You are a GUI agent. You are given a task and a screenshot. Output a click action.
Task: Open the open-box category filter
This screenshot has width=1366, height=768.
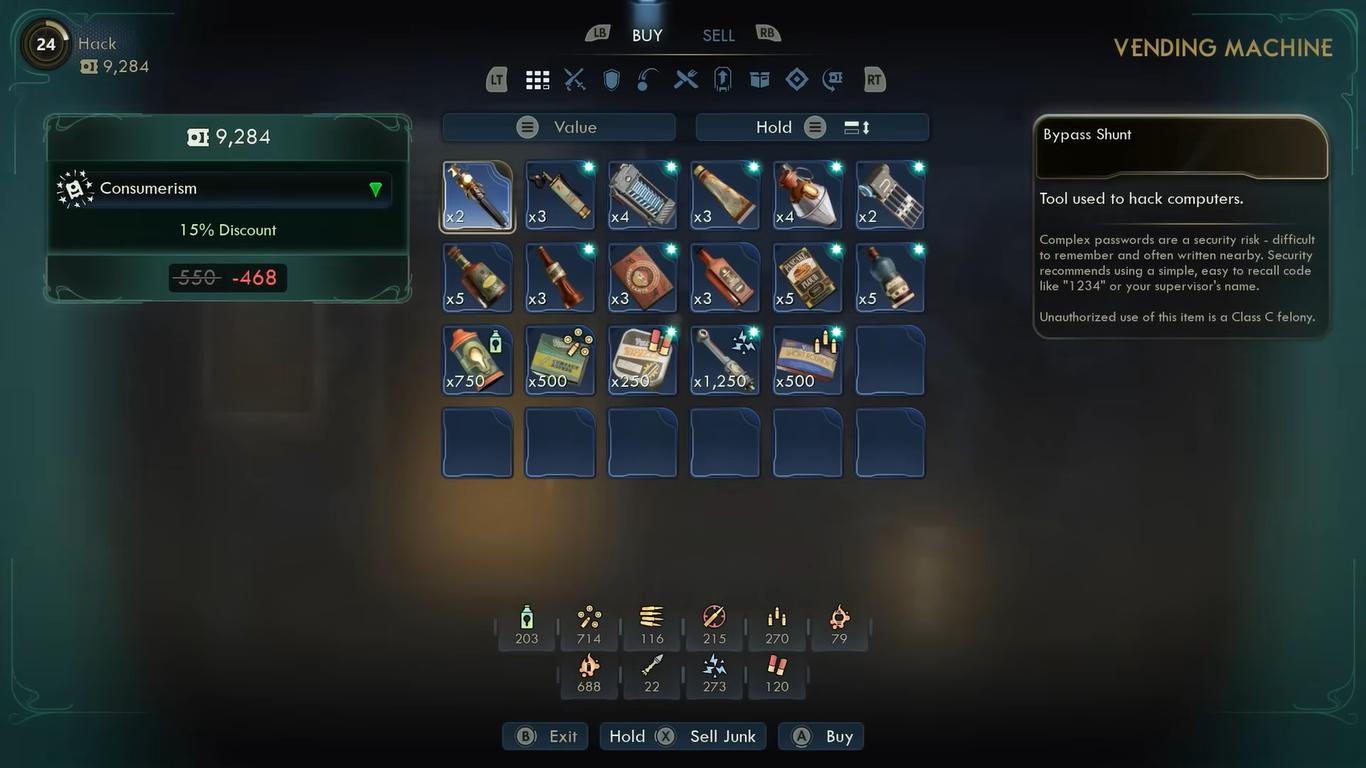[x=760, y=80]
